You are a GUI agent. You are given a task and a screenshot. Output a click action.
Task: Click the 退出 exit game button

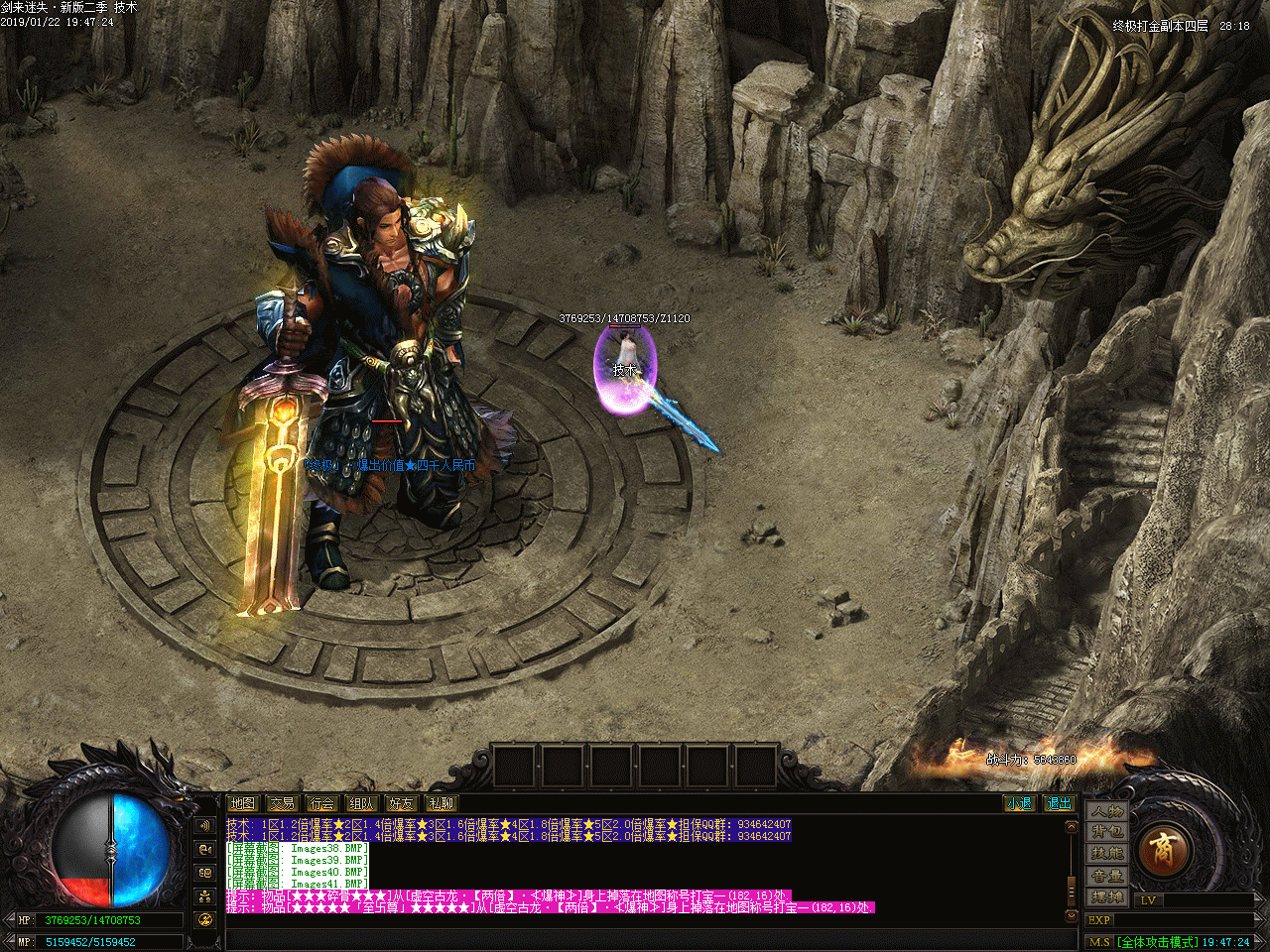pos(1059,803)
